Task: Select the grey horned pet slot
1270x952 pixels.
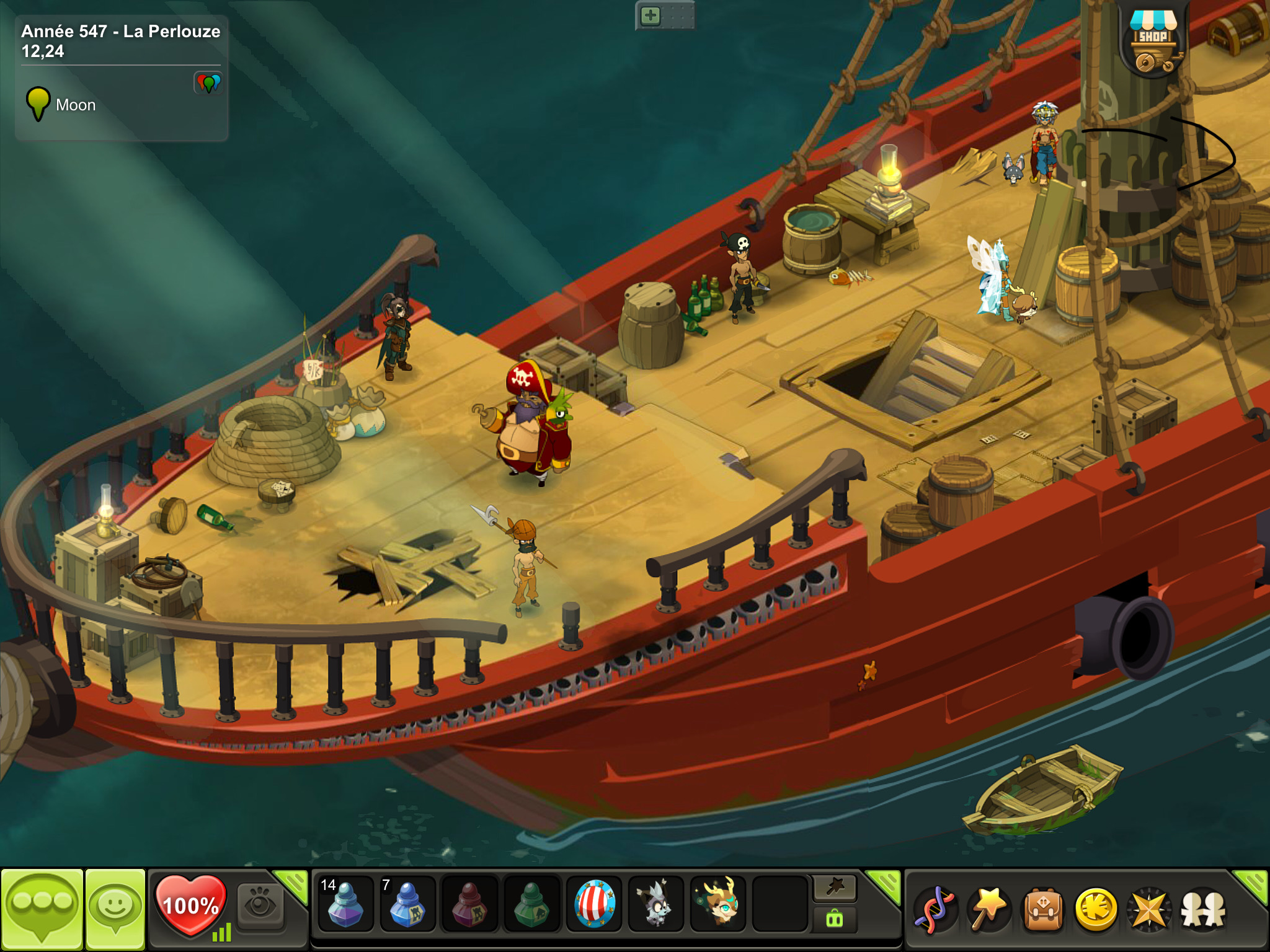Action: coord(655,904)
